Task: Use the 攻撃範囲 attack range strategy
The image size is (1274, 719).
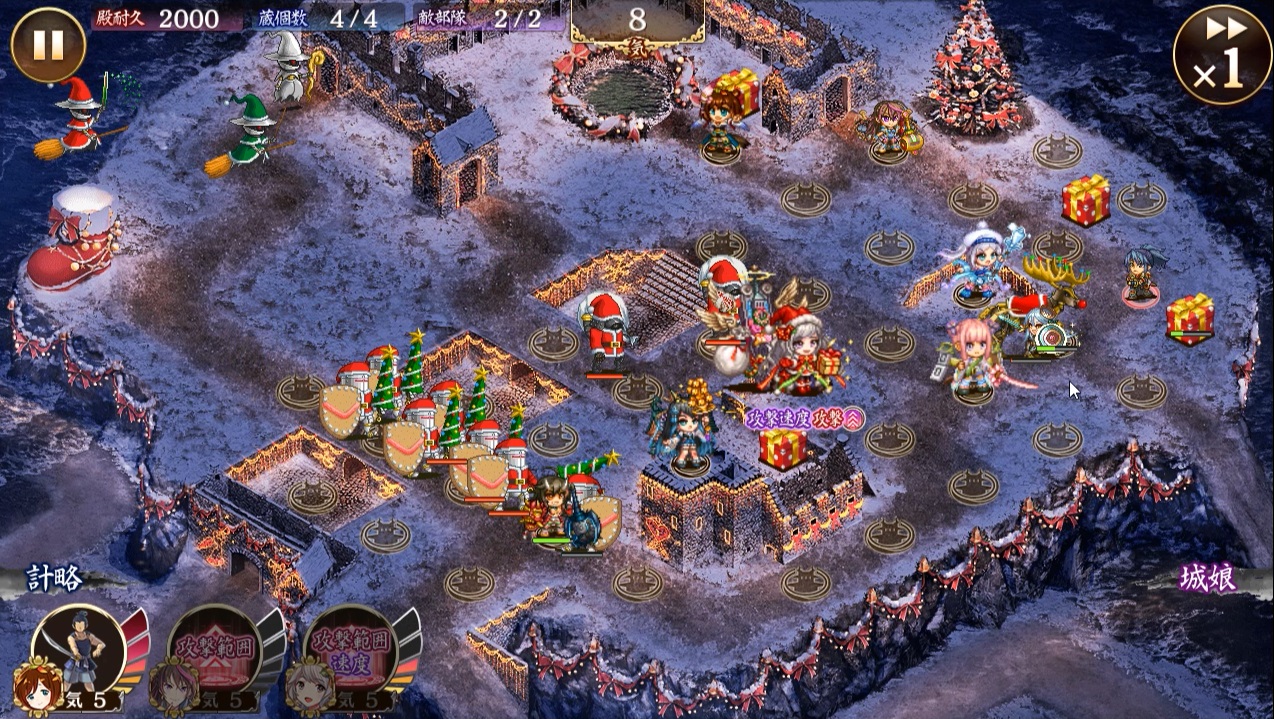Action: (x=216, y=650)
